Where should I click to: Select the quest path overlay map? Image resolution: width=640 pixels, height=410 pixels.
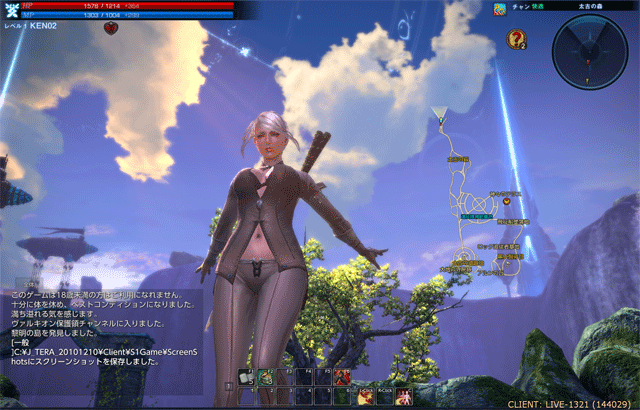coord(478,210)
